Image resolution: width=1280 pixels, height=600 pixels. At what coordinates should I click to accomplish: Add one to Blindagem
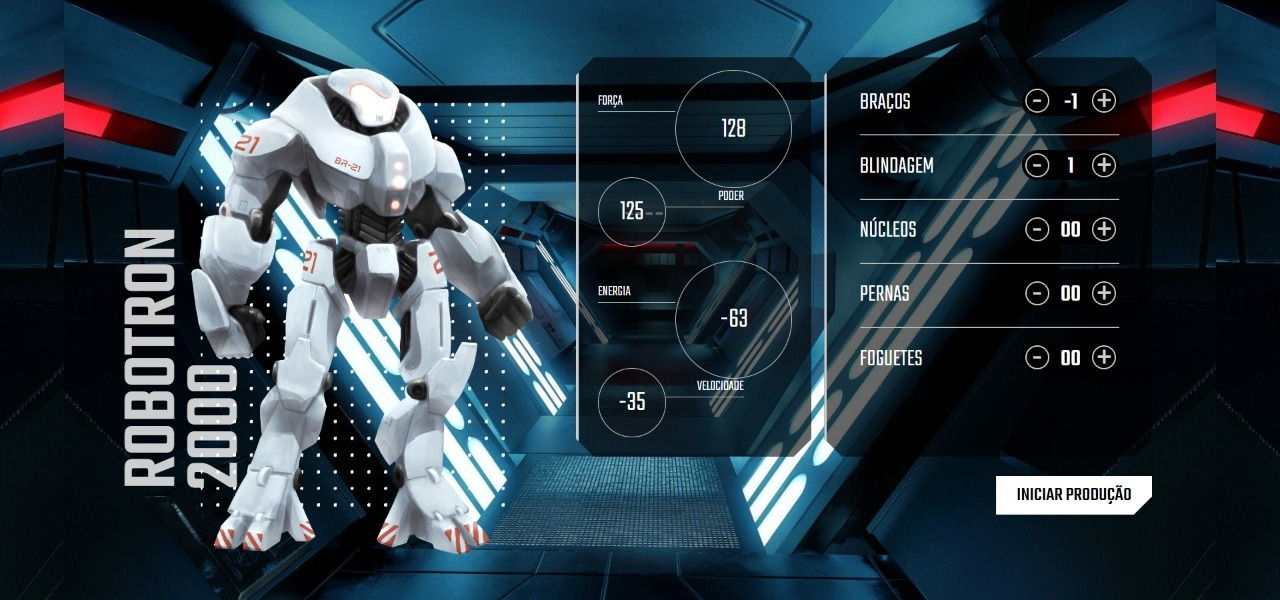[x=1103, y=165]
